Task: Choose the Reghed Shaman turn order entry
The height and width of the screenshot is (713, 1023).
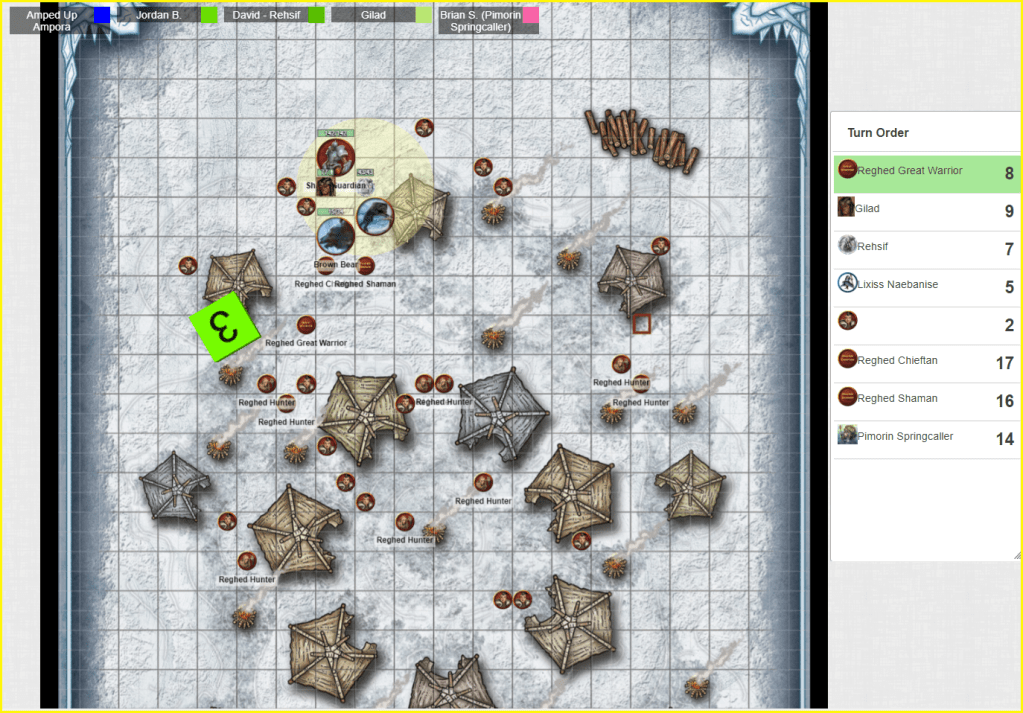Action: (910, 399)
